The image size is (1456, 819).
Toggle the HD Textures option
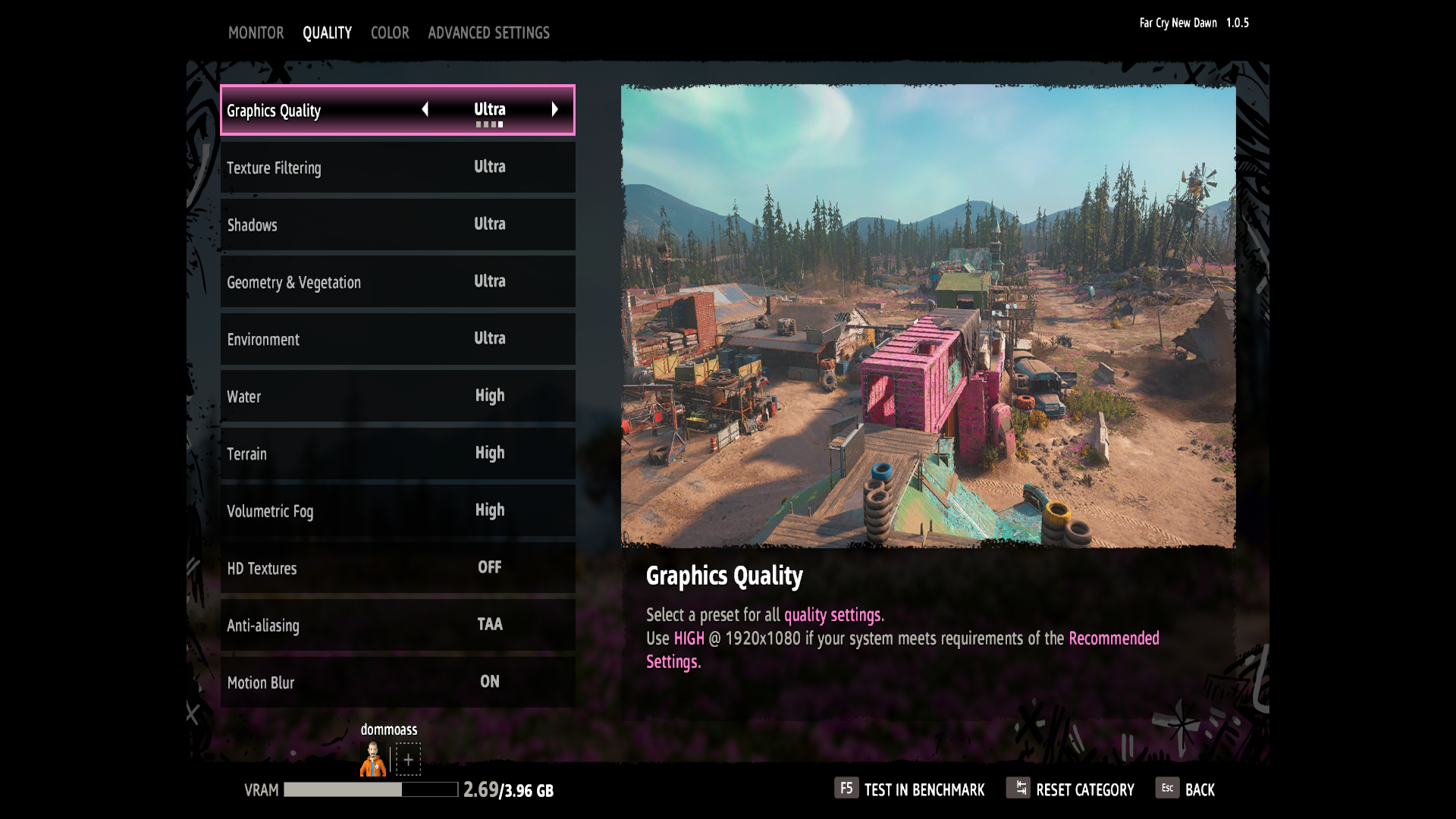(397, 568)
